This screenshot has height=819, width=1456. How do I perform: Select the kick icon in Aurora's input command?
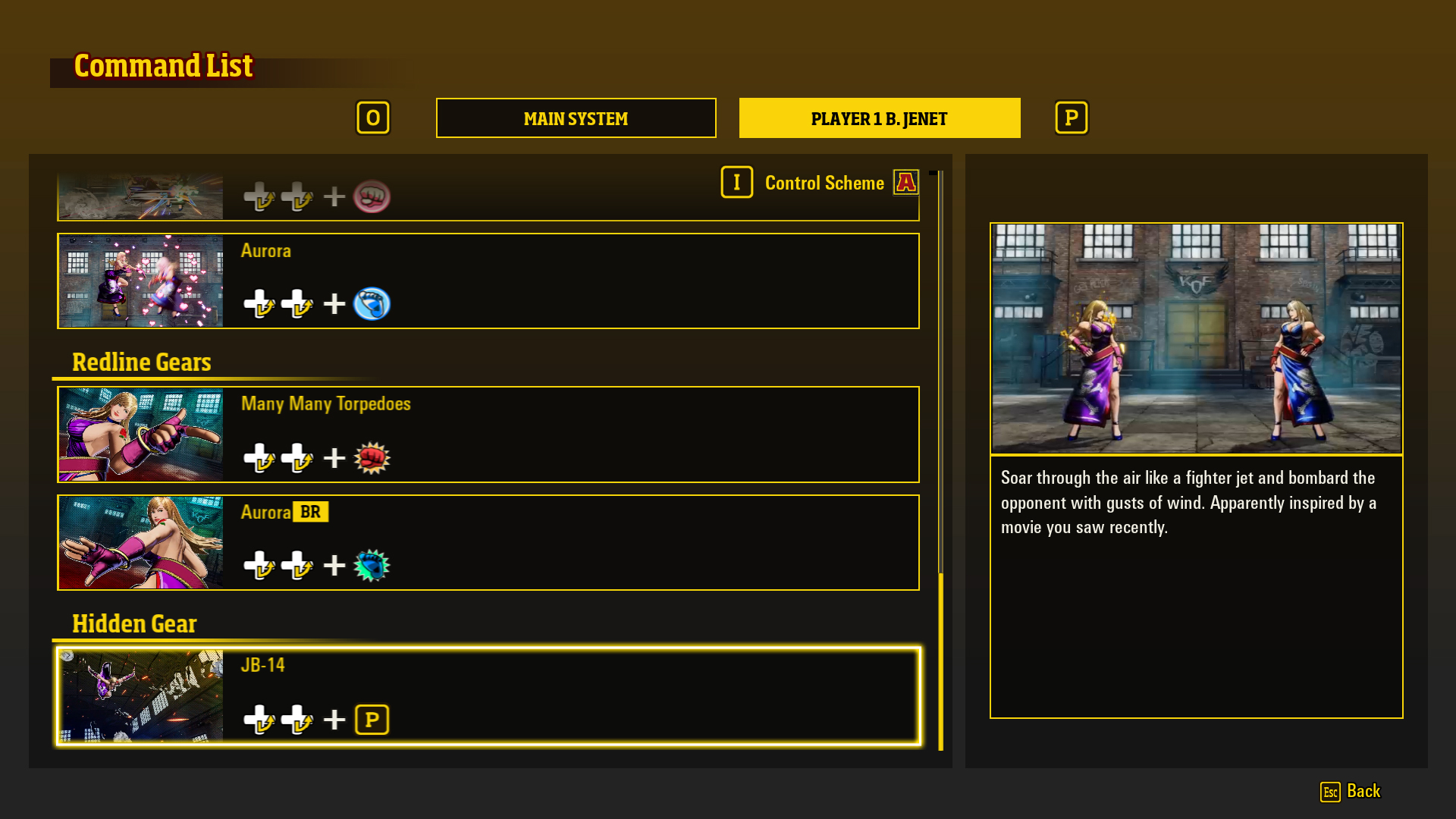pyautogui.click(x=372, y=303)
